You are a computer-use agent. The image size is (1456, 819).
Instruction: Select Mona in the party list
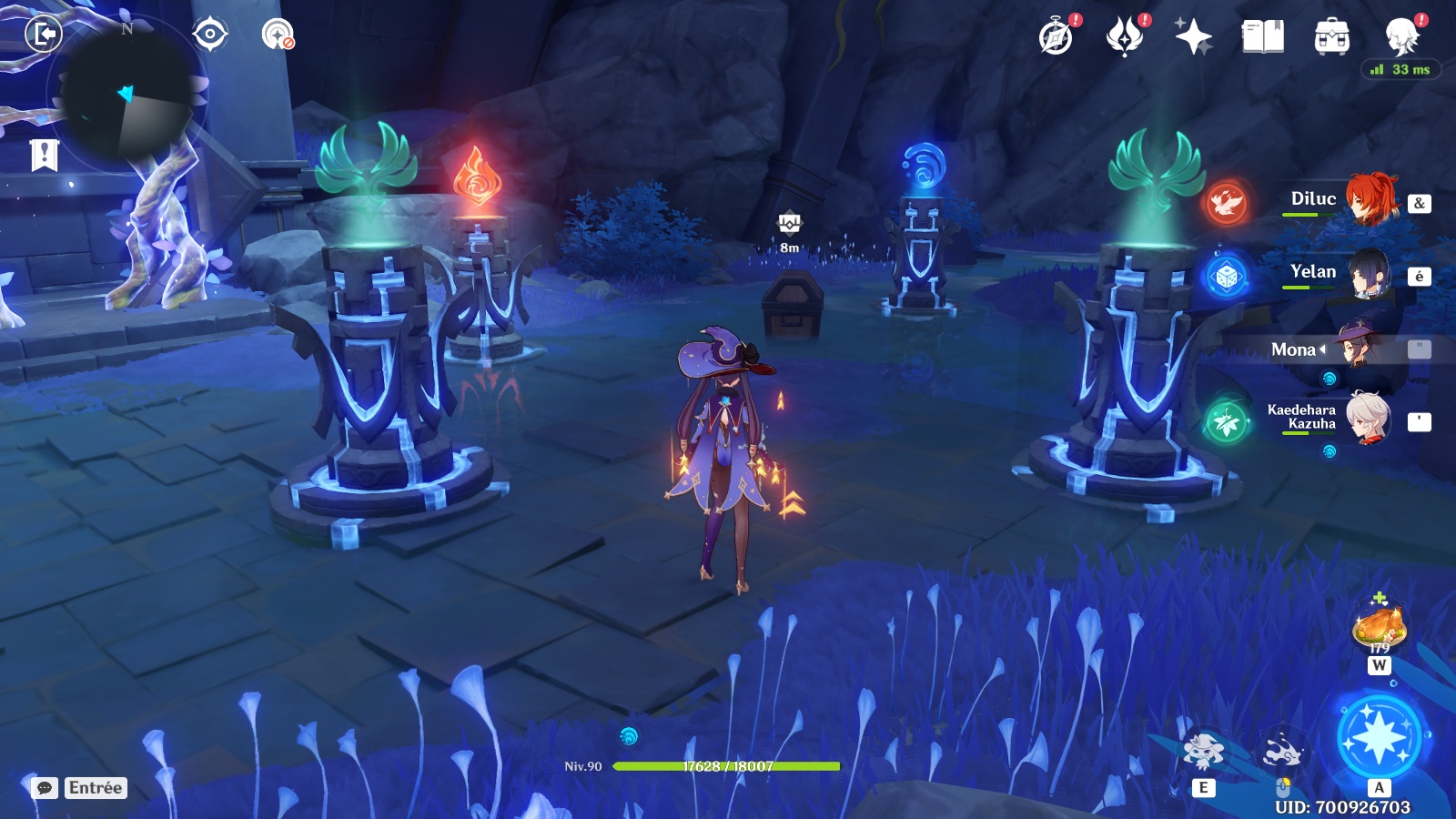1356,349
